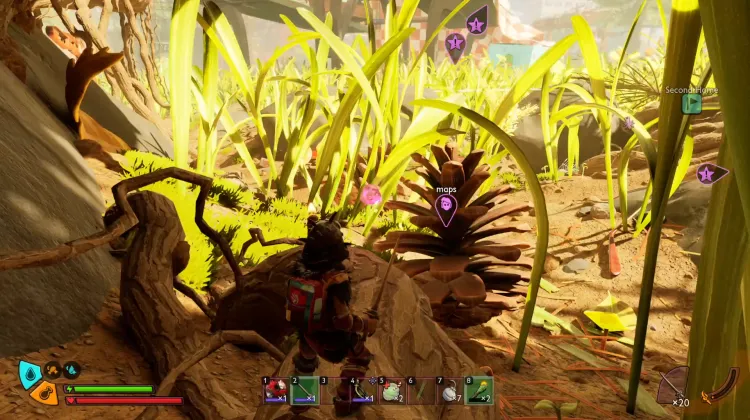Select the white round item in slot 7
Image resolution: width=750 pixels, height=420 pixels.
(x=449, y=390)
